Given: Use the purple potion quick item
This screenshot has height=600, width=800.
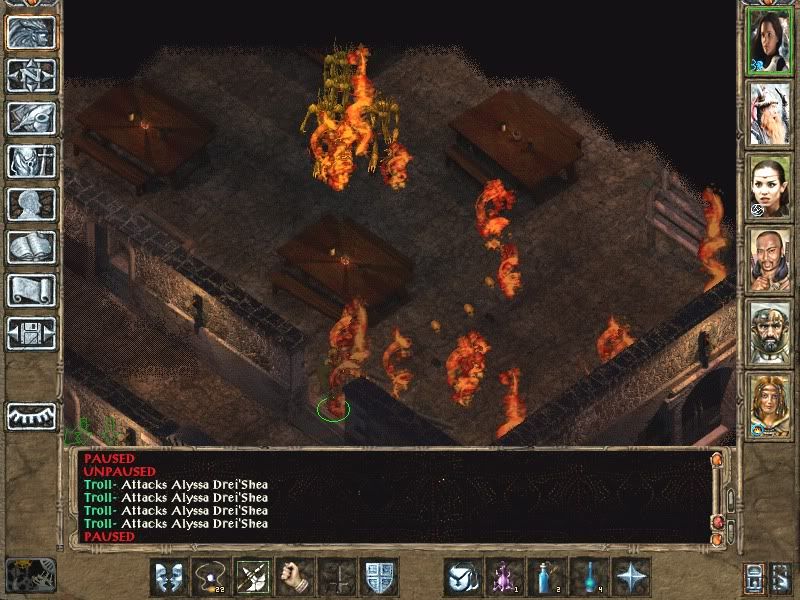Looking at the screenshot, I should pos(505,578).
